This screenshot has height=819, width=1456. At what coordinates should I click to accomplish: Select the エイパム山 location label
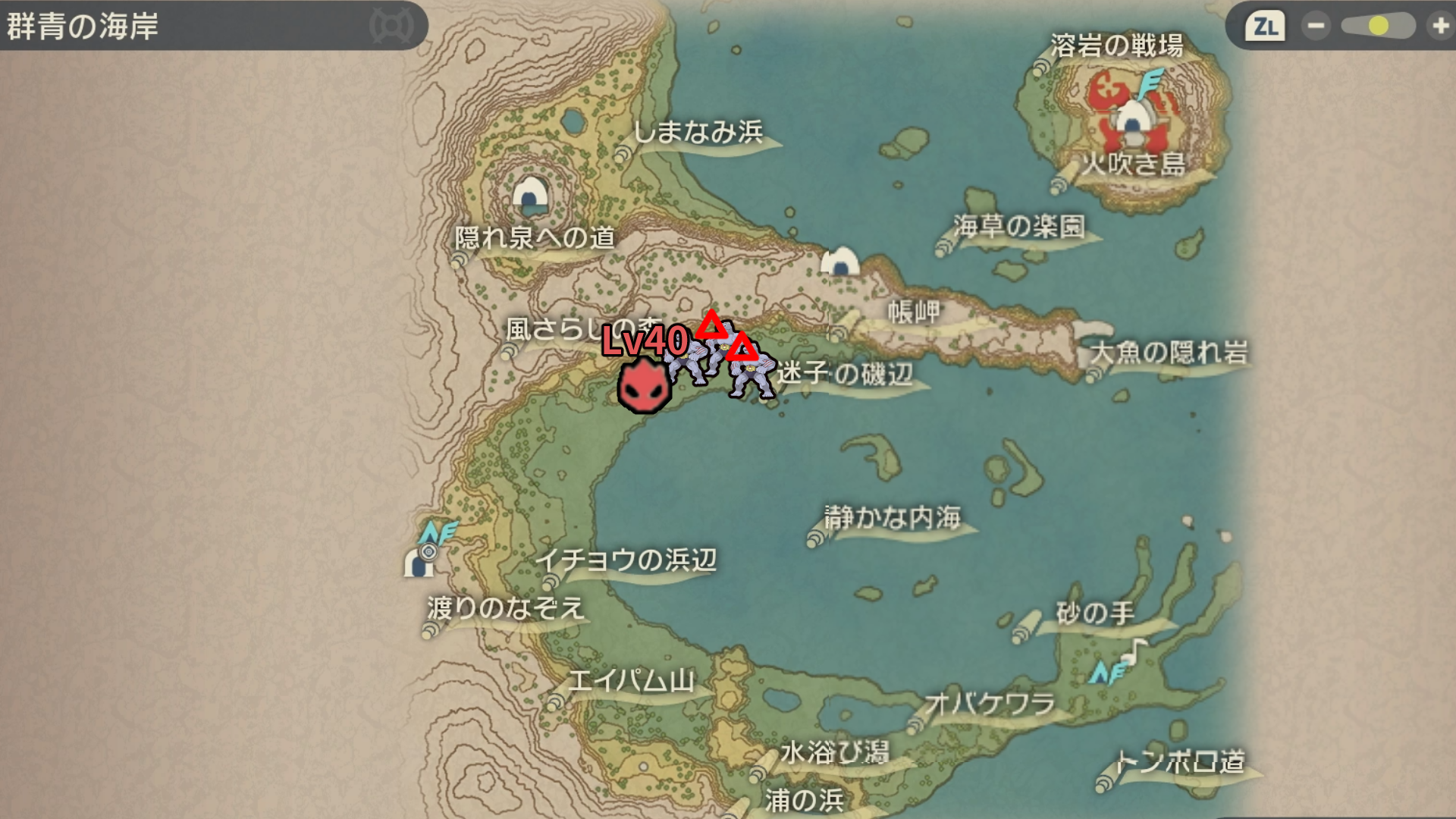coord(631,681)
